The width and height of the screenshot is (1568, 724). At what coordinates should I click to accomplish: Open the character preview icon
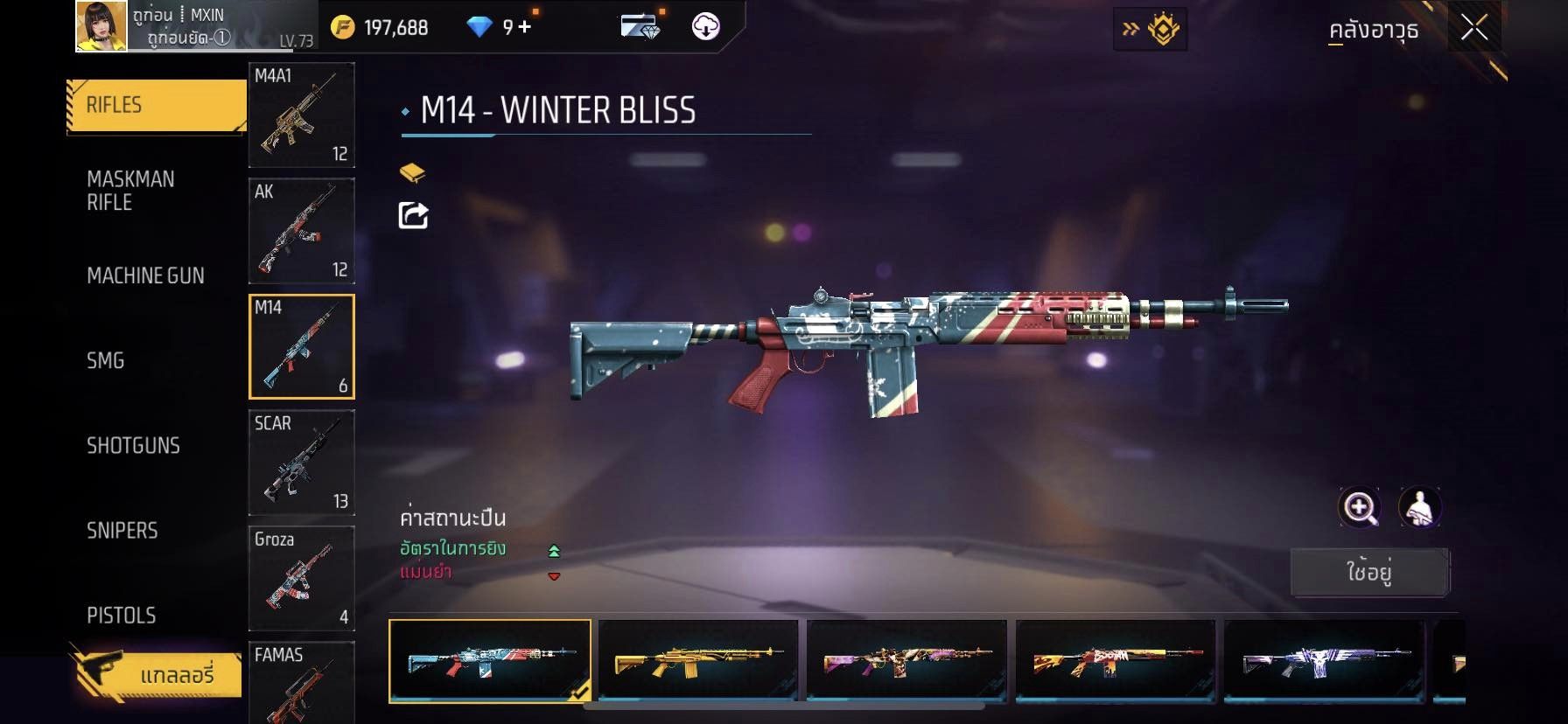1419,507
